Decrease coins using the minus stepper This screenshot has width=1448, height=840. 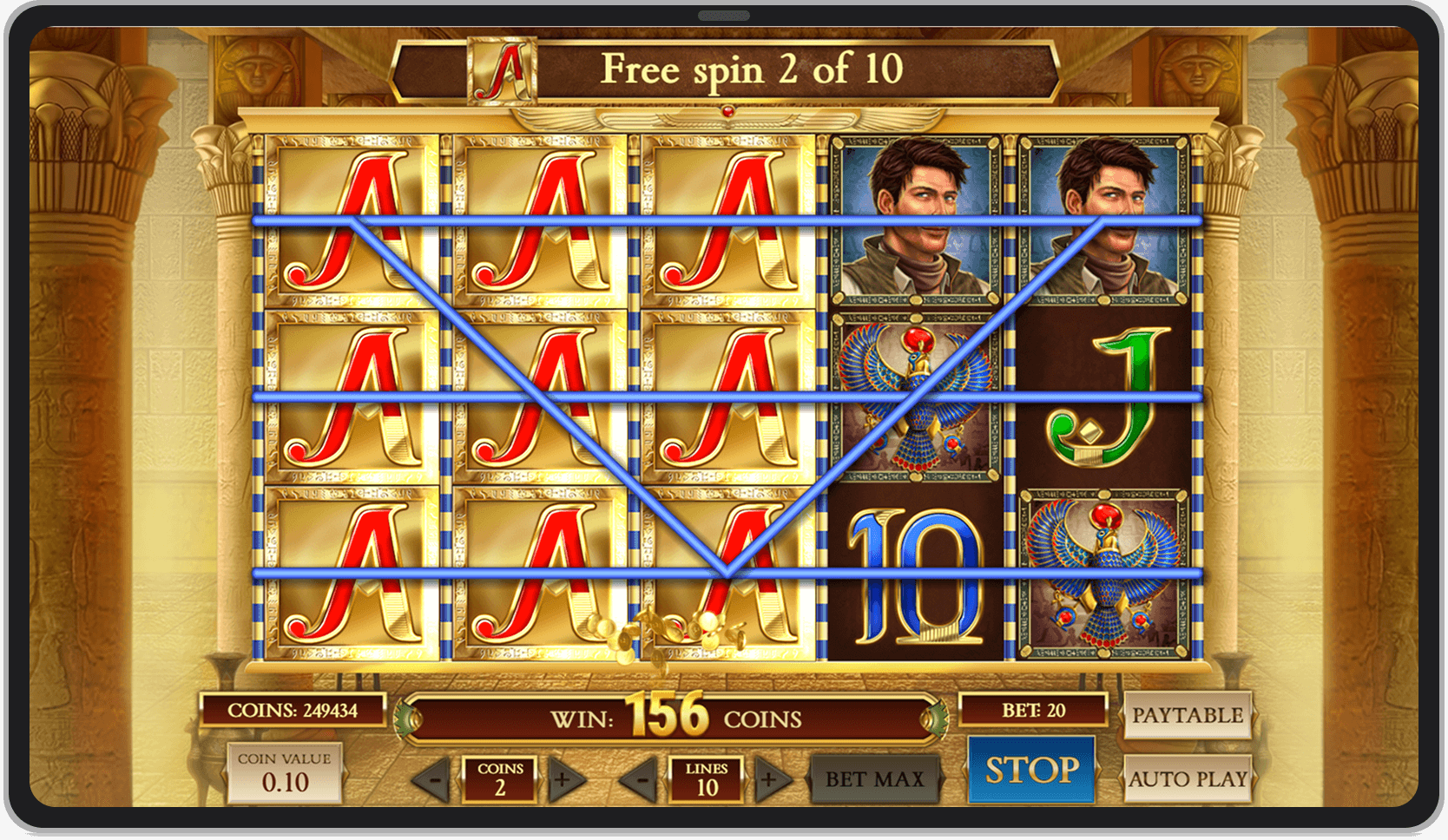tap(432, 779)
